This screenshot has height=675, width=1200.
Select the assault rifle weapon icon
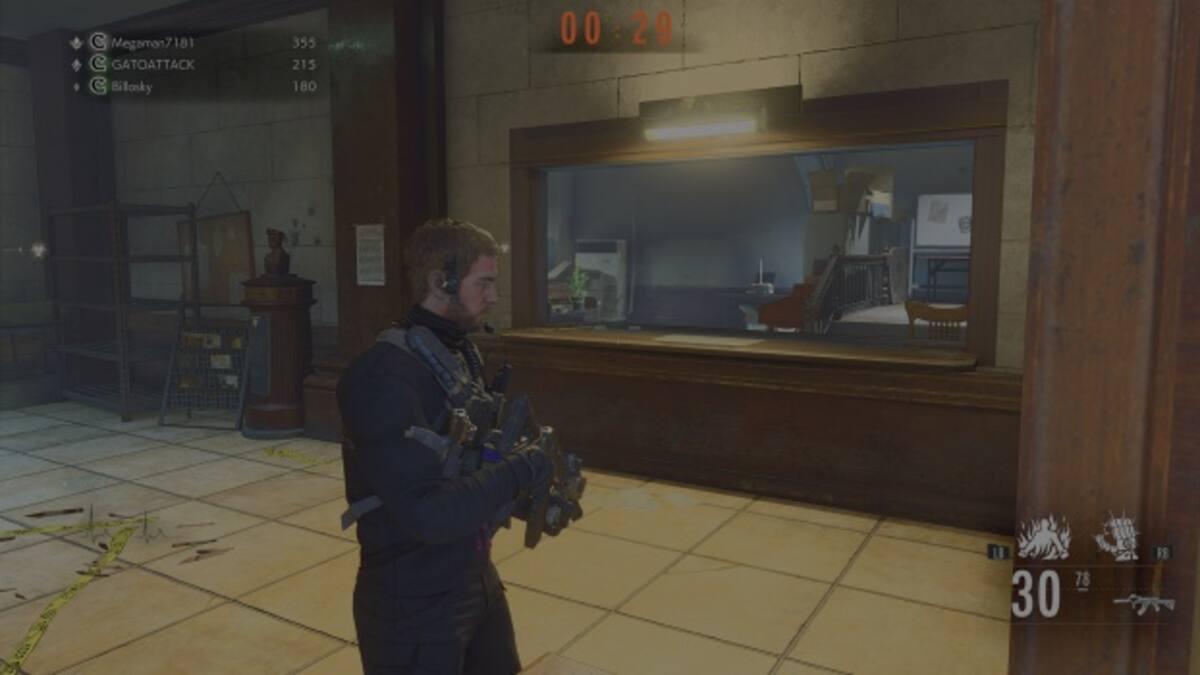(1144, 602)
